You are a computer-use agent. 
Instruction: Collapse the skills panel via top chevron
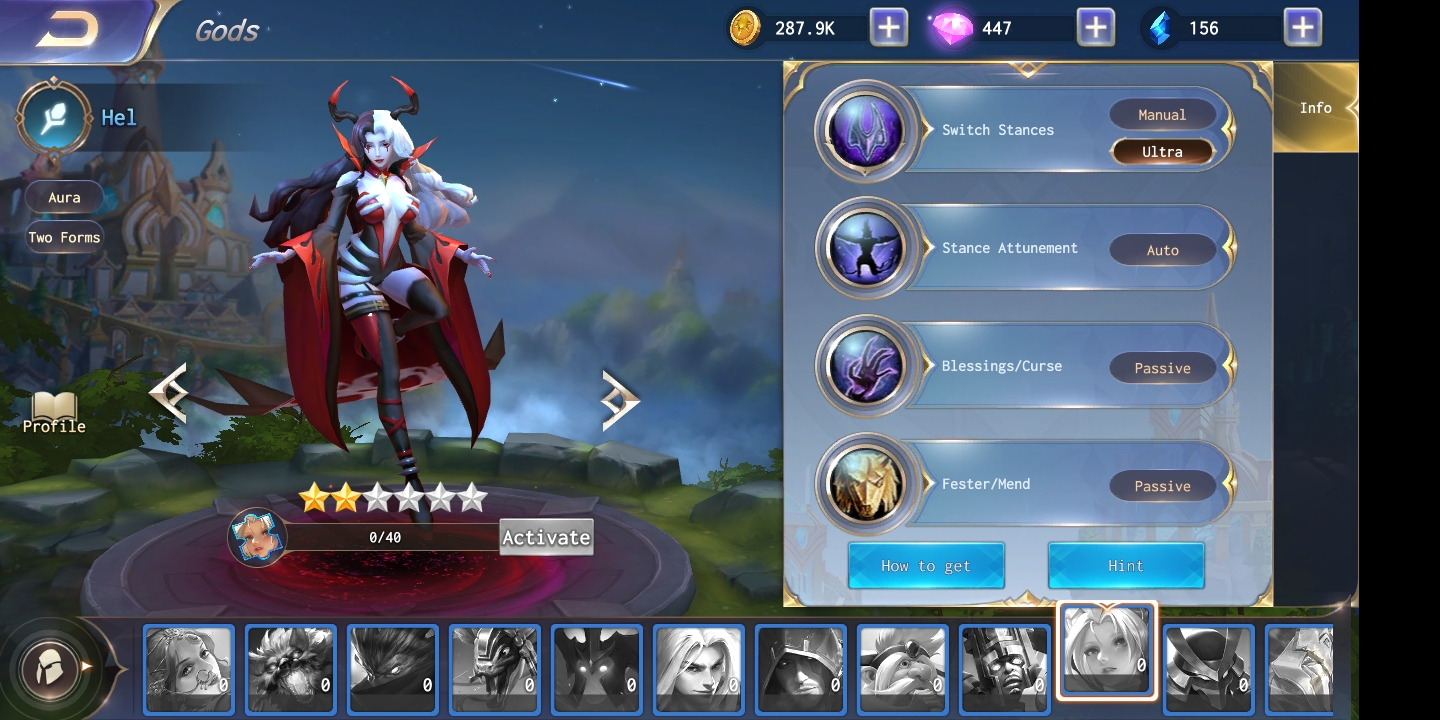pos(1028,68)
